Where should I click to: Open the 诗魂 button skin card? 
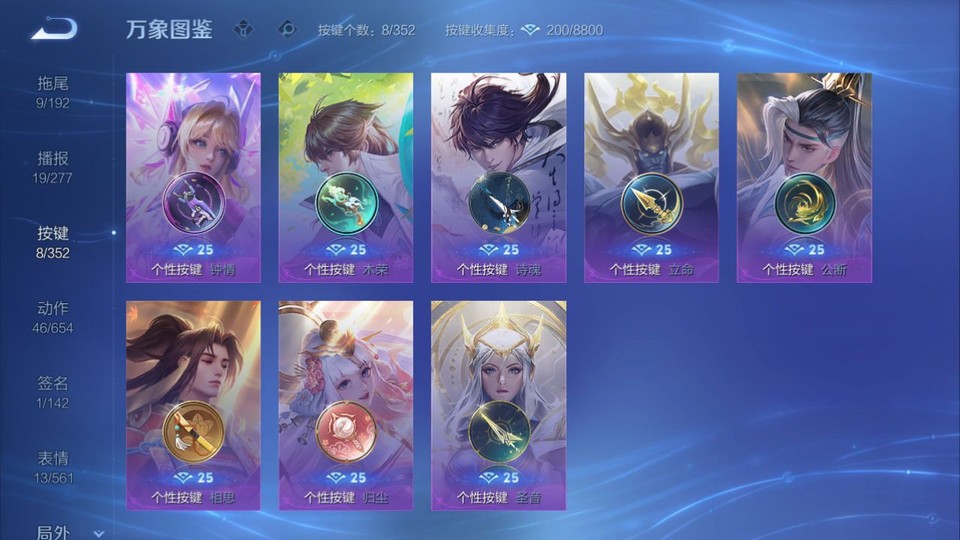[x=498, y=177]
